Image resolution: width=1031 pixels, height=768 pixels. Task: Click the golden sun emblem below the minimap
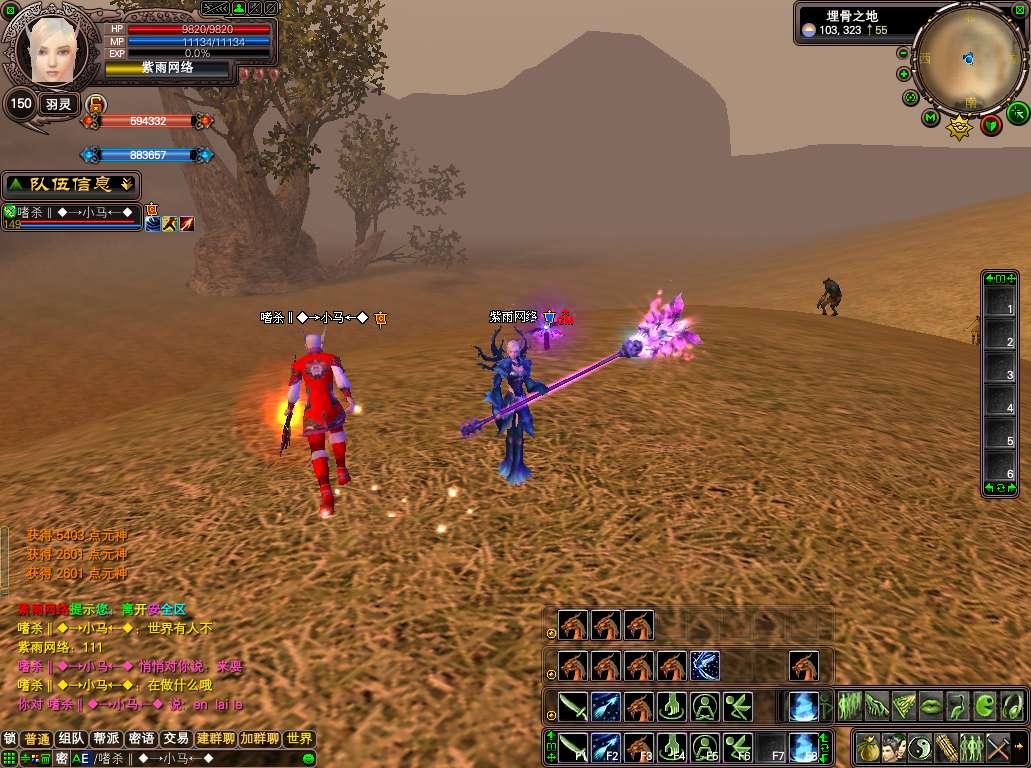pyautogui.click(x=960, y=127)
